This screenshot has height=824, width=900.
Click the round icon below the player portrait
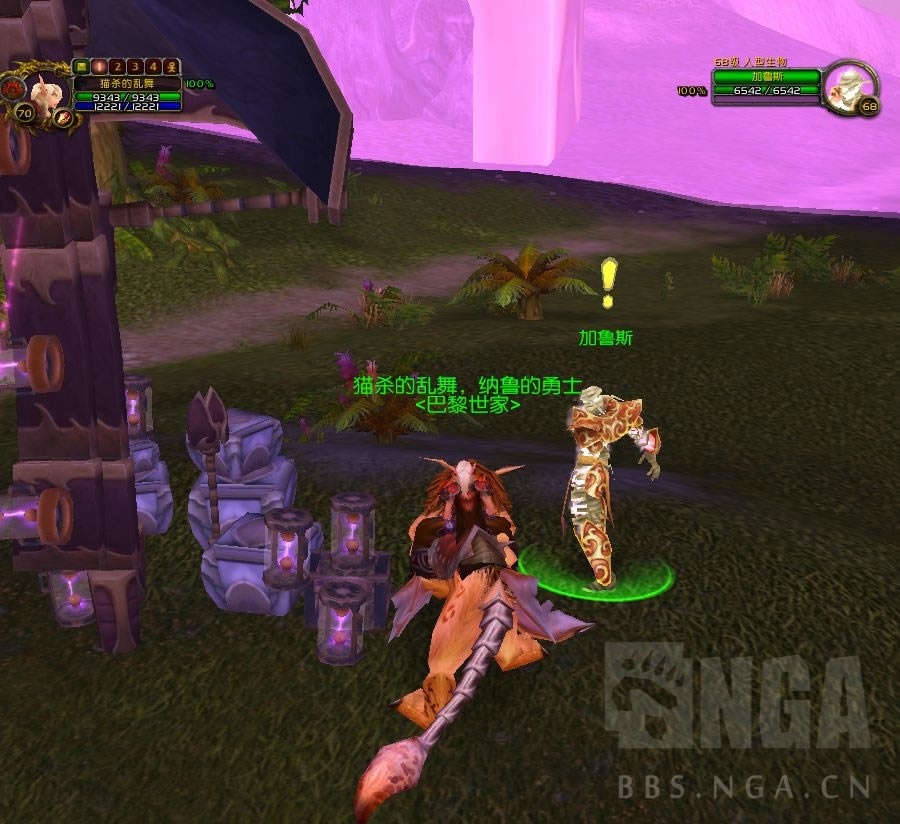tap(63, 118)
